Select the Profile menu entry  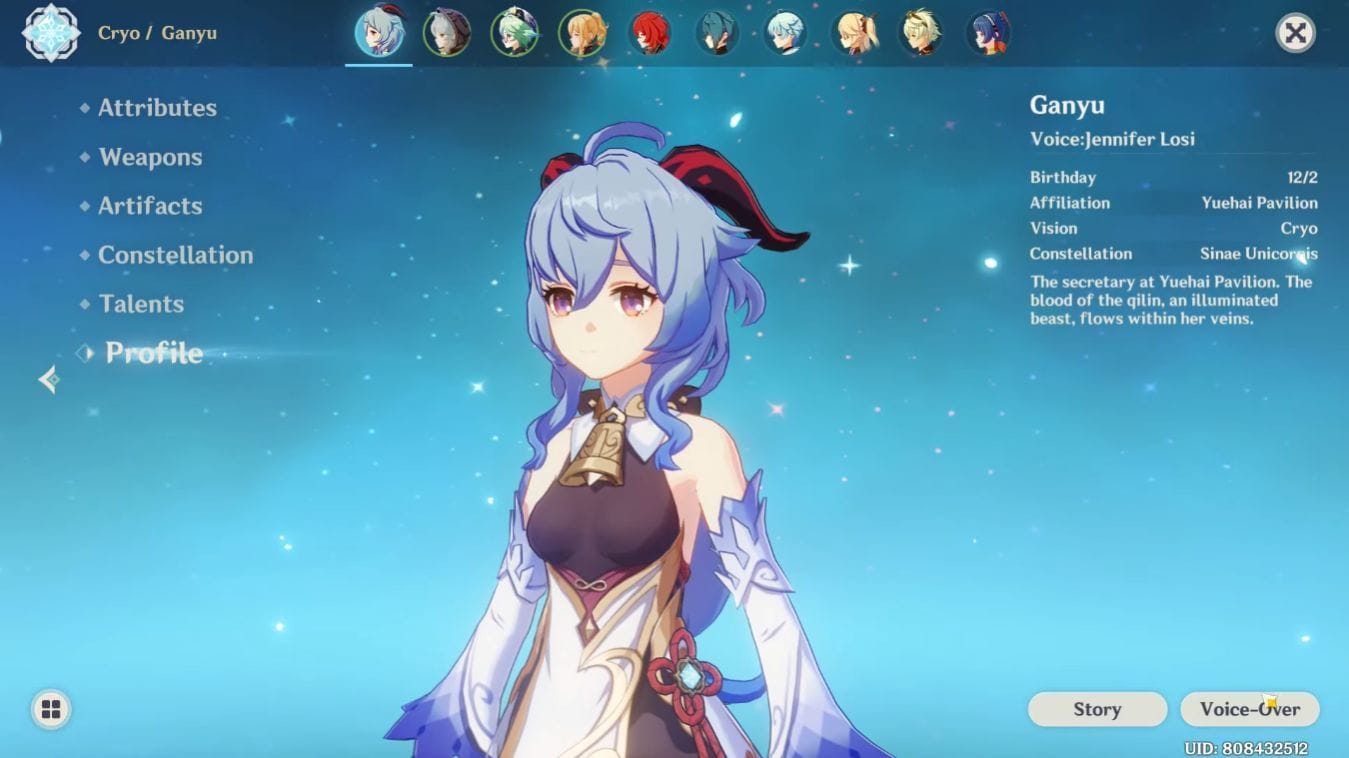[x=154, y=353]
